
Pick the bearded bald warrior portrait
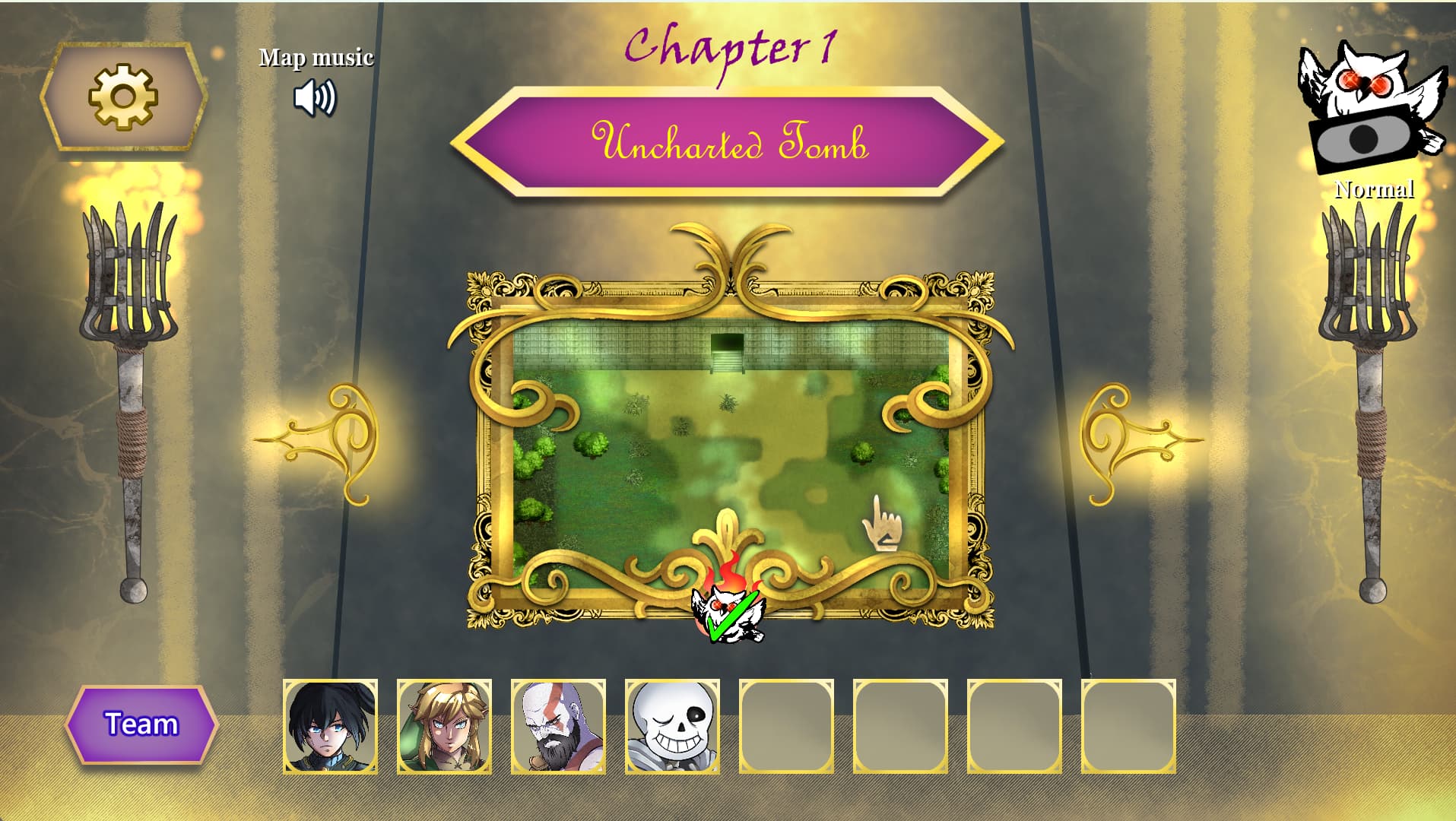point(558,727)
